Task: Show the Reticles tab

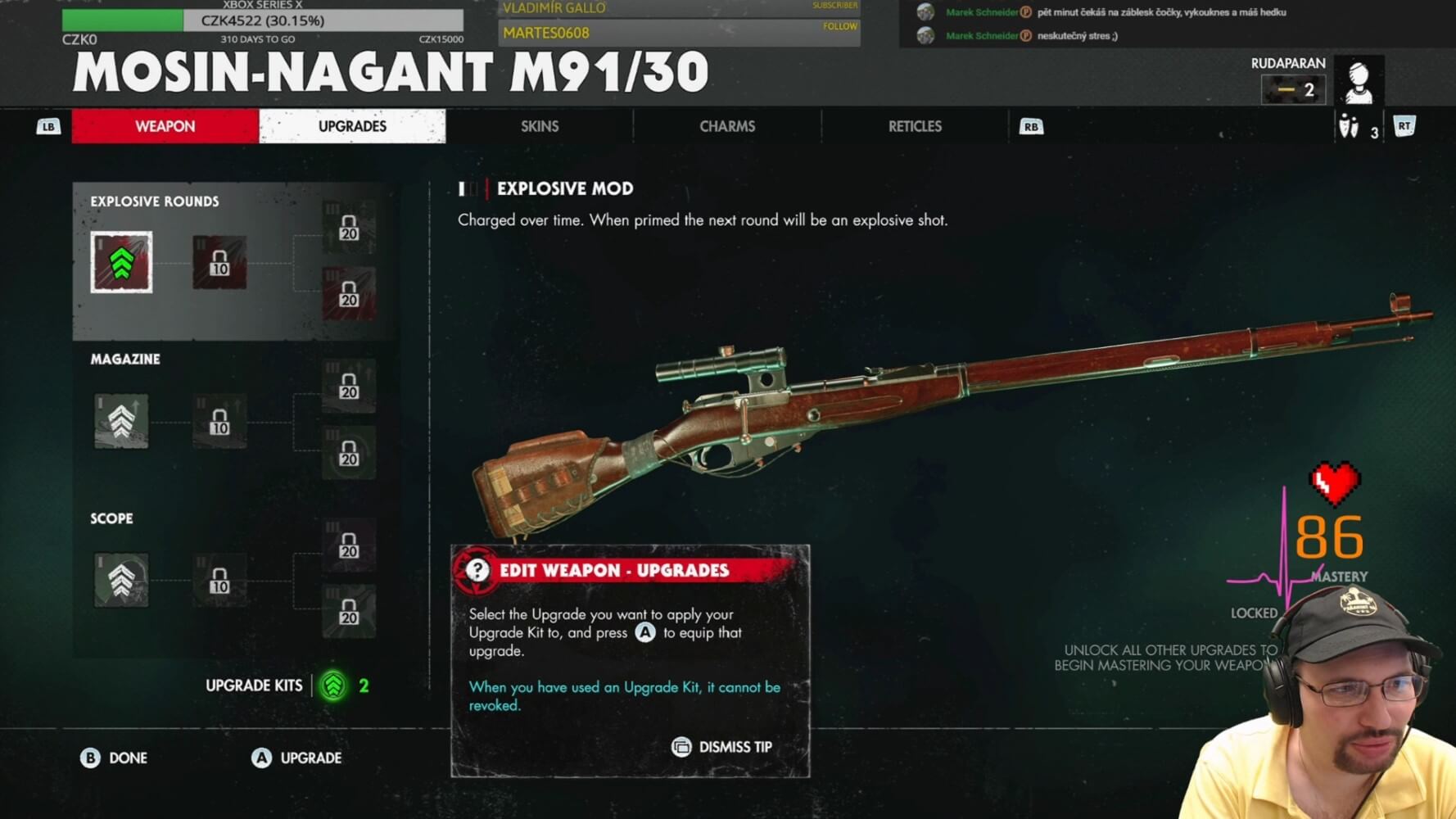Action: tap(915, 126)
